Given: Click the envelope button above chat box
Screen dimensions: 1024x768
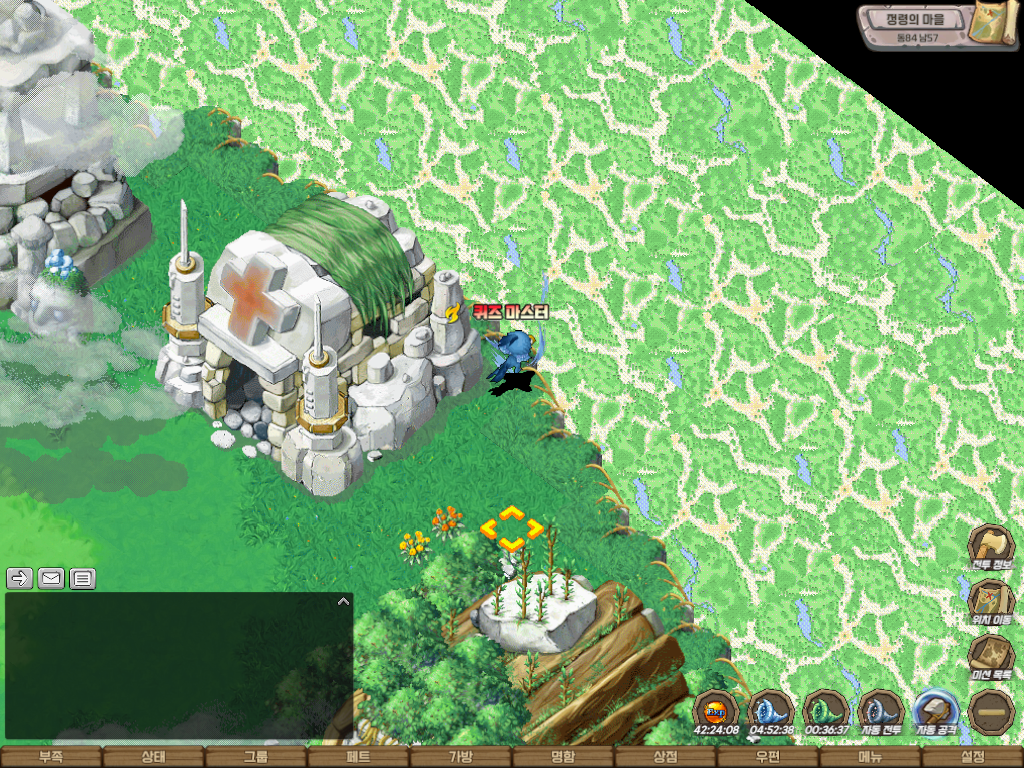Looking at the screenshot, I should pyautogui.click(x=51, y=578).
